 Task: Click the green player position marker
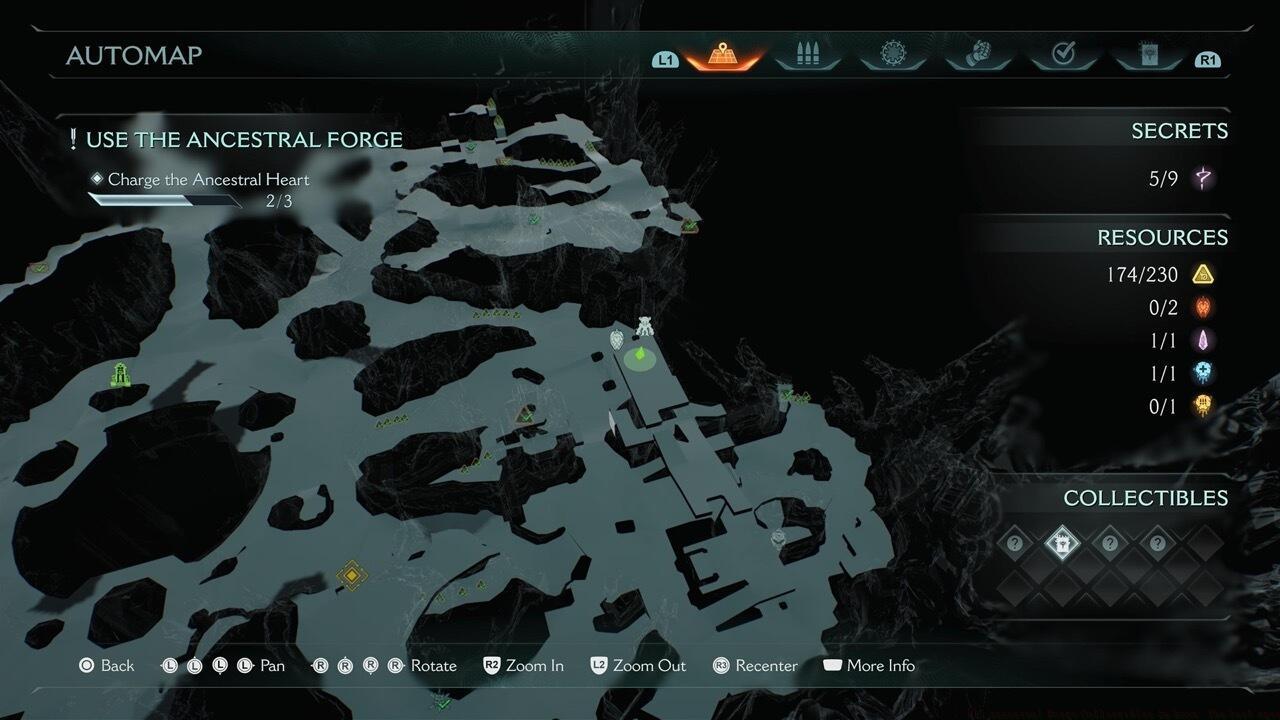point(637,356)
